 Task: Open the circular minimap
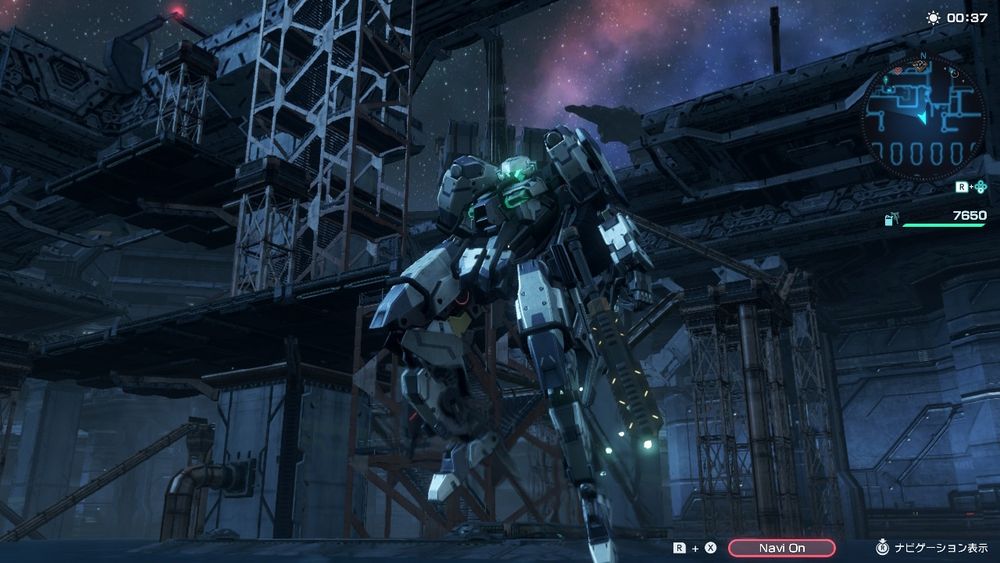coord(921,112)
